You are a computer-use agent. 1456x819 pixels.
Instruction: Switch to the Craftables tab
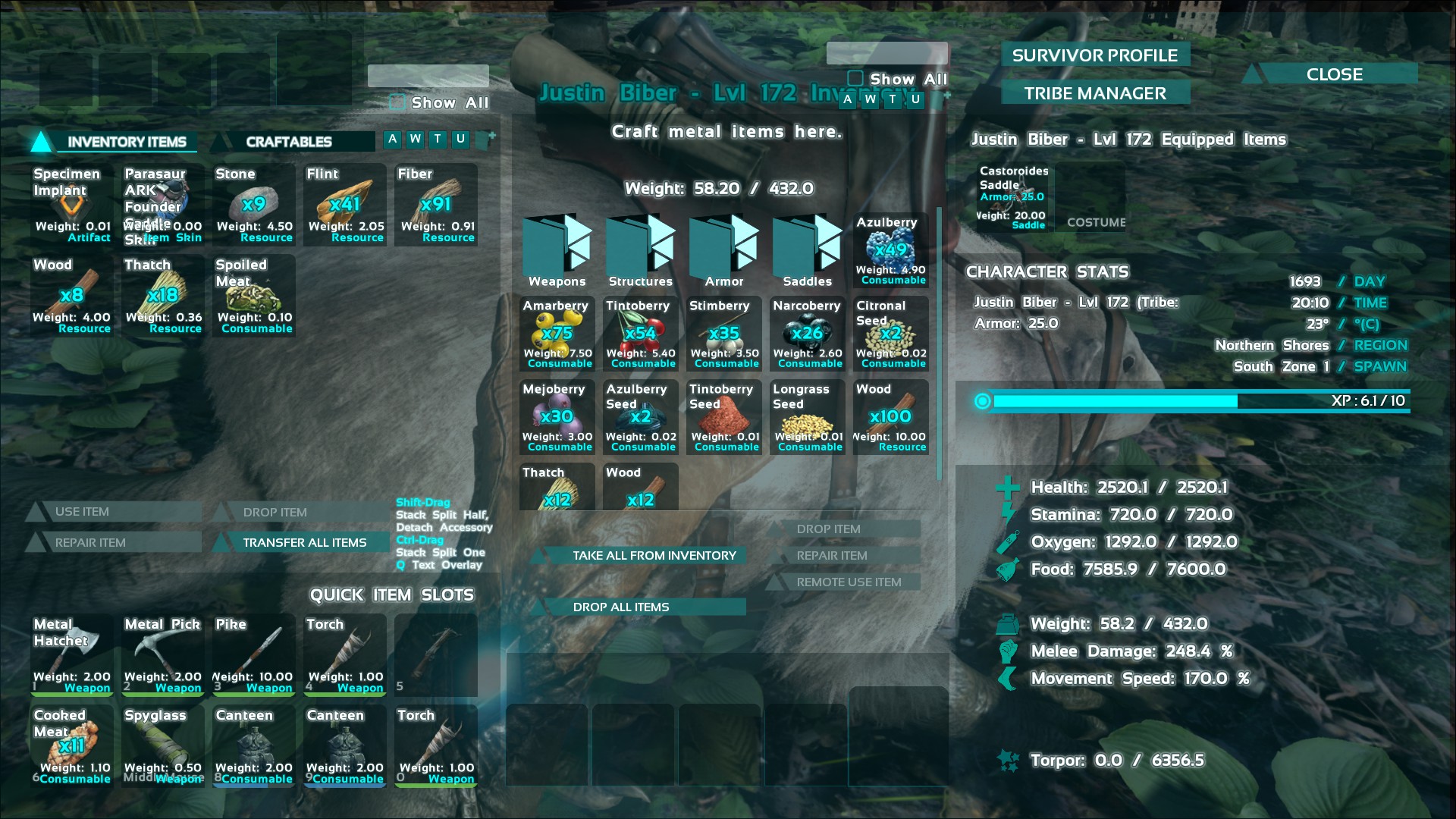click(x=289, y=142)
